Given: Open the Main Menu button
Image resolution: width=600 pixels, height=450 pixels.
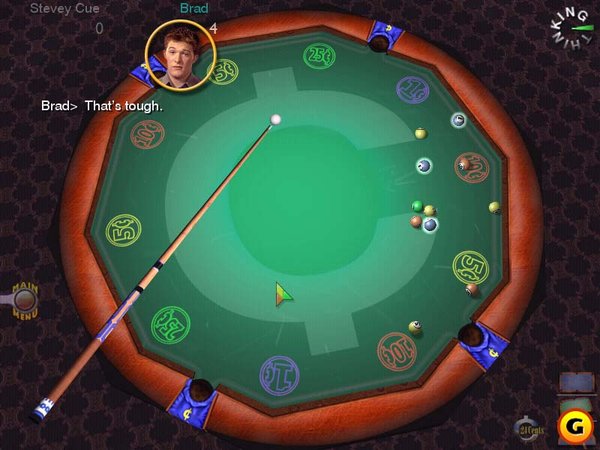Looking at the screenshot, I should pos(24,297).
